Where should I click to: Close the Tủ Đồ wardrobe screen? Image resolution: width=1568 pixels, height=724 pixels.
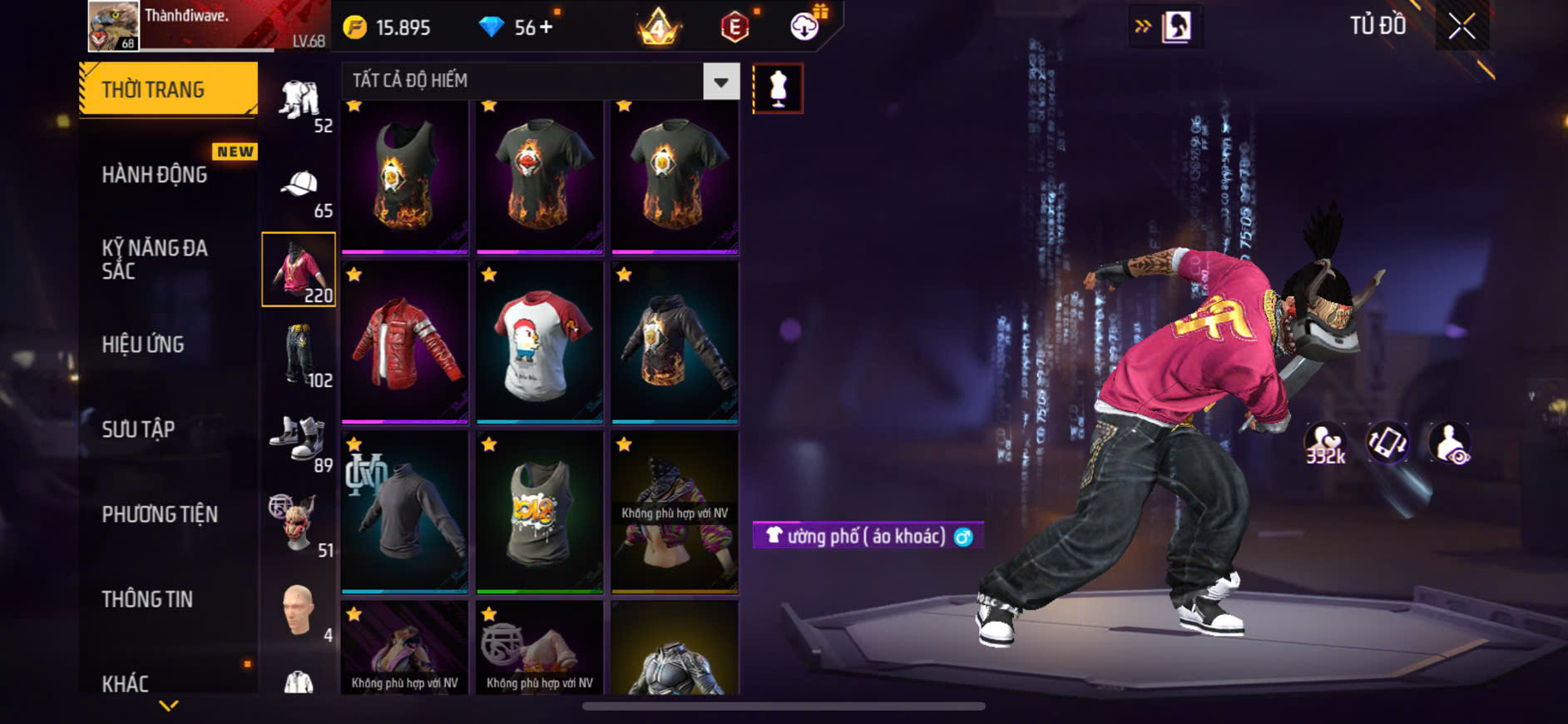pyautogui.click(x=1462, y=27)
